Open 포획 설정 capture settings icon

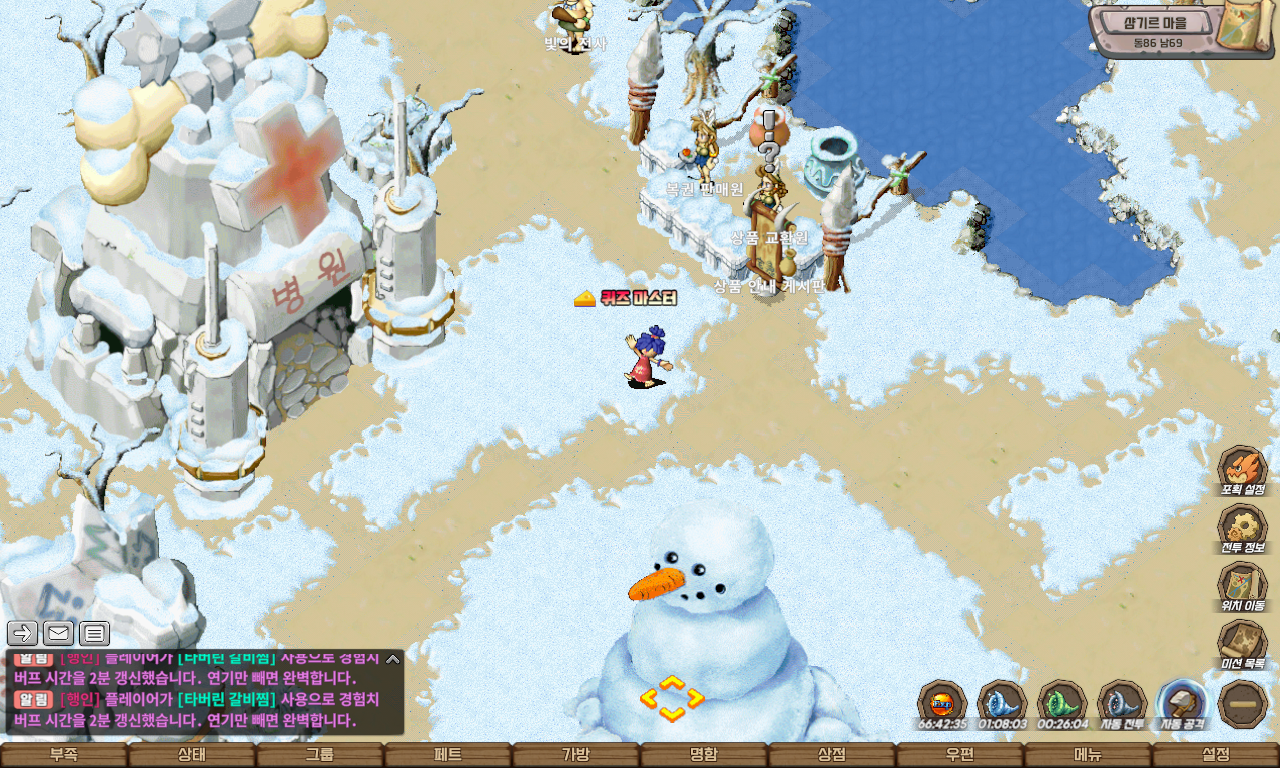coord(1242,469)
